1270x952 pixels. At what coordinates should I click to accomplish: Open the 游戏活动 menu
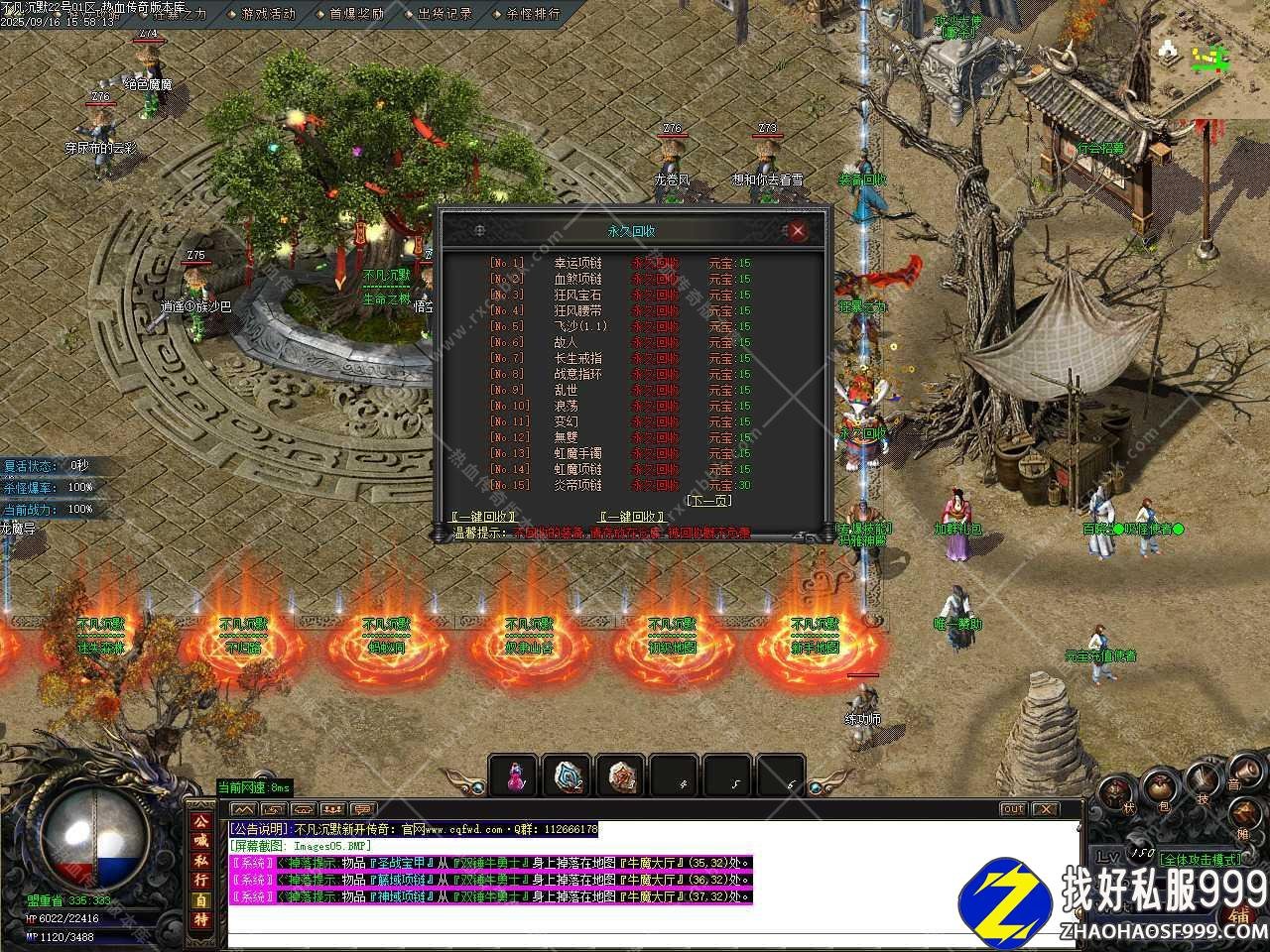click(268, 14)
